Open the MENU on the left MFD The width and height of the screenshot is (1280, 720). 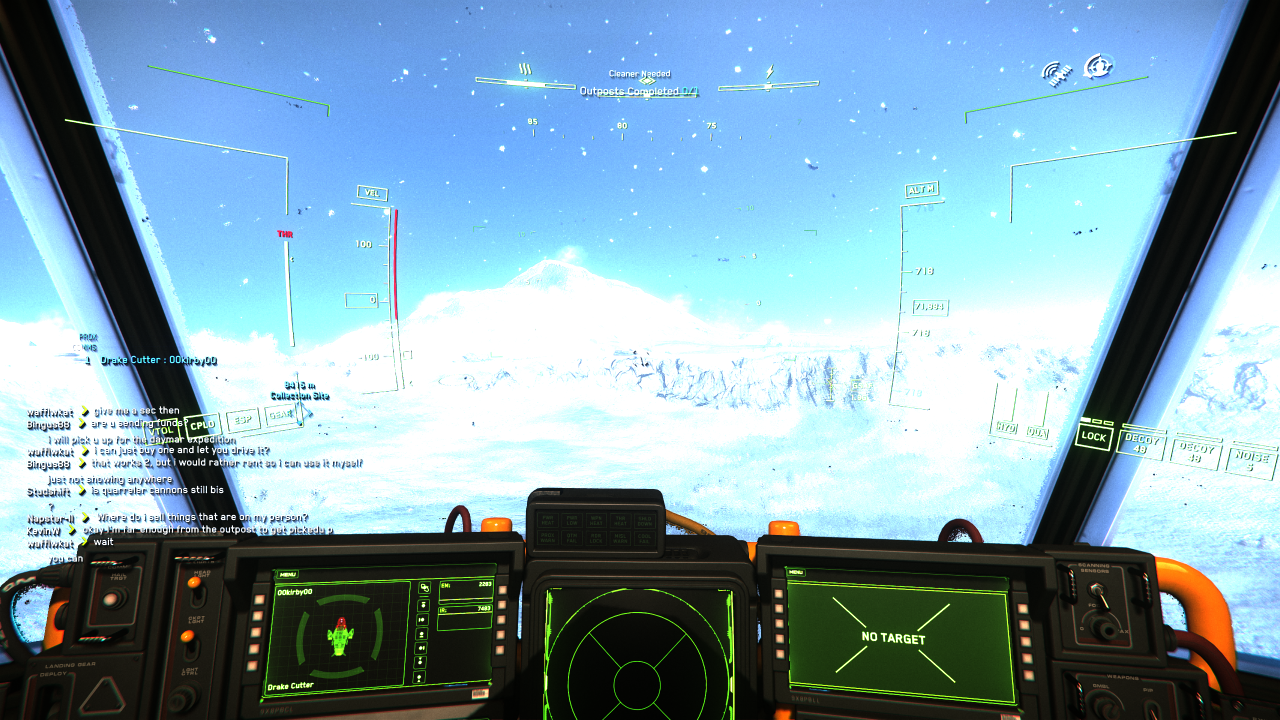coord(288,574)
